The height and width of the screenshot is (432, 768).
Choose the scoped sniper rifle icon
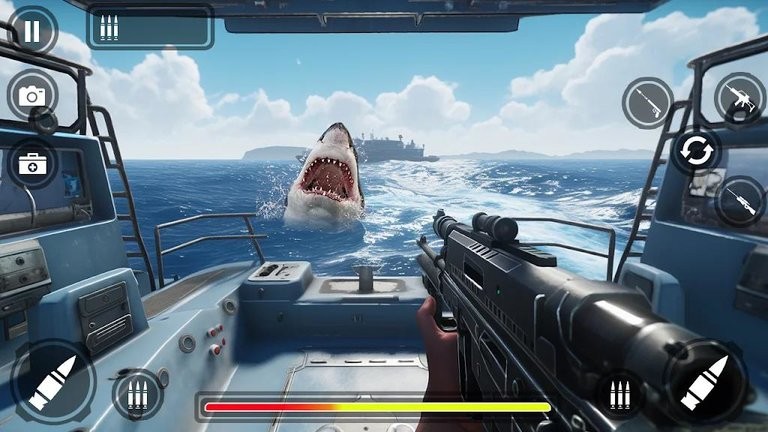coord(740,201)
